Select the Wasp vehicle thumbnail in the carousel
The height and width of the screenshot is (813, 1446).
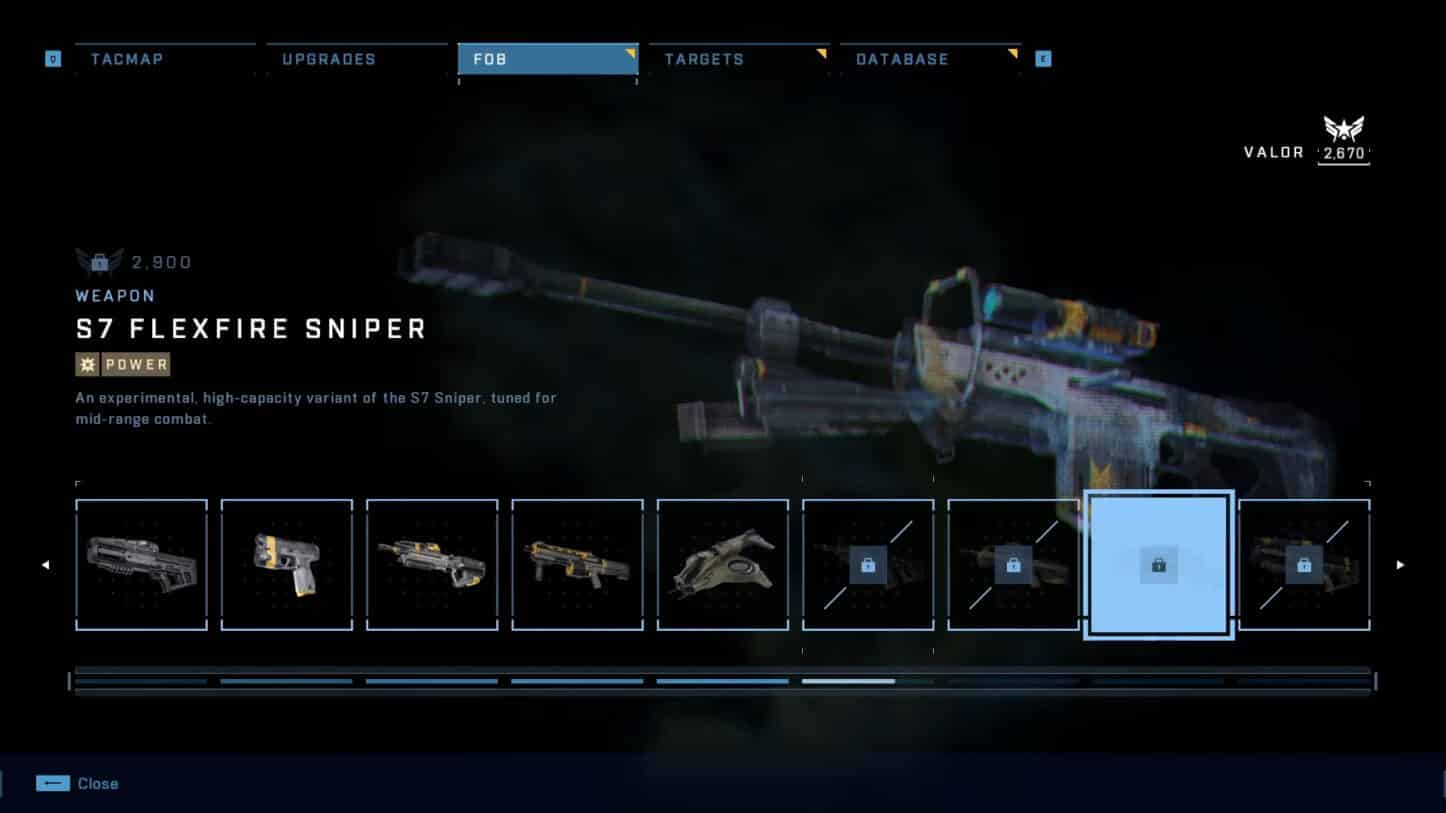[722, 564]
